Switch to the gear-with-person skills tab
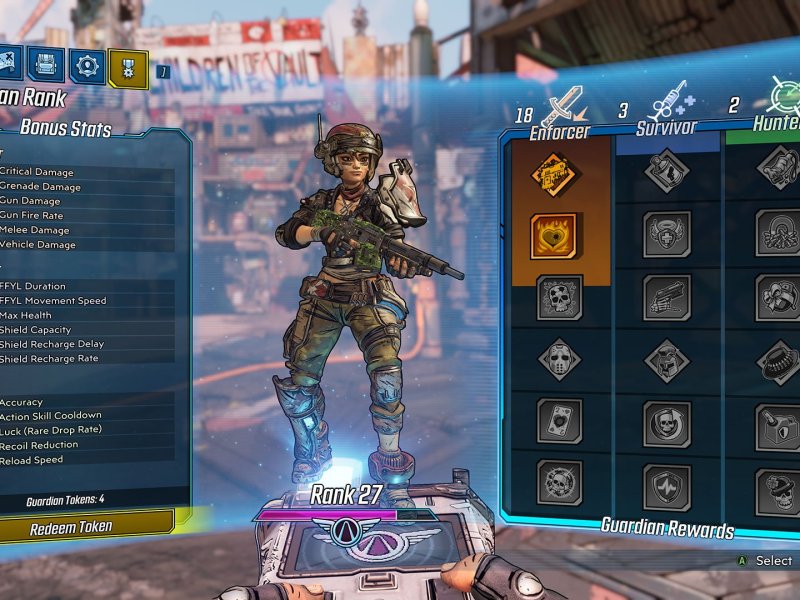800x600 pixels. tap(88, 65)
